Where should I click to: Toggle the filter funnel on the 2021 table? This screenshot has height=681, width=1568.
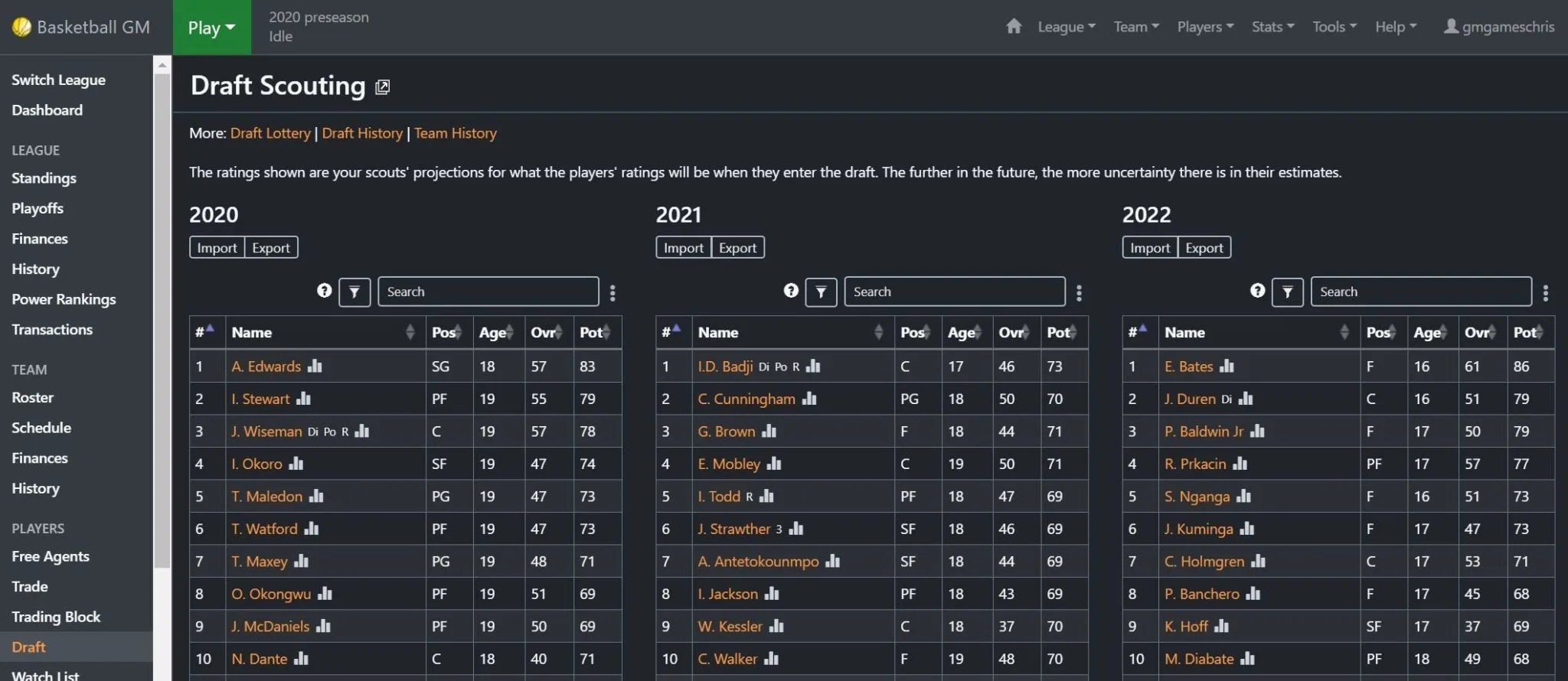(821, 292)
